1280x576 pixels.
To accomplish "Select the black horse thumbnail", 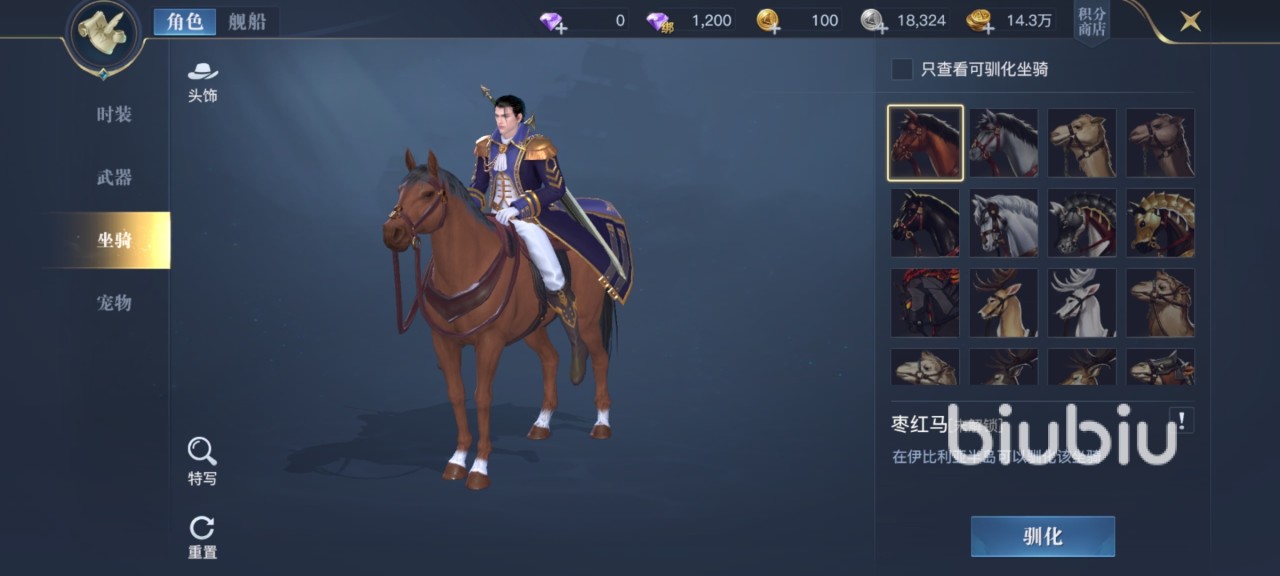I will point(925,222).
